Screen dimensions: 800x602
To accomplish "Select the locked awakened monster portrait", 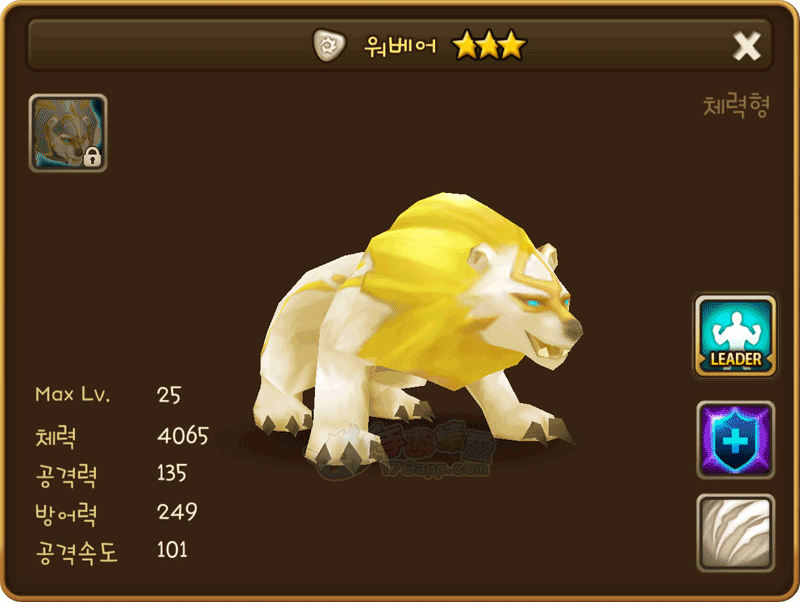I will pyautogui.click(x=68, y=133).
